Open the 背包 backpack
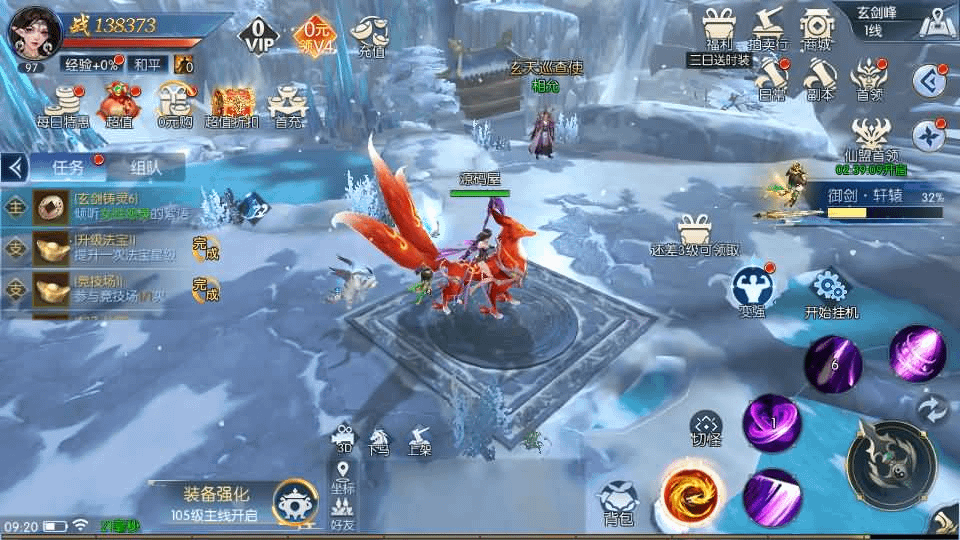This screenshot has height=540, width=960. point(618,502)
